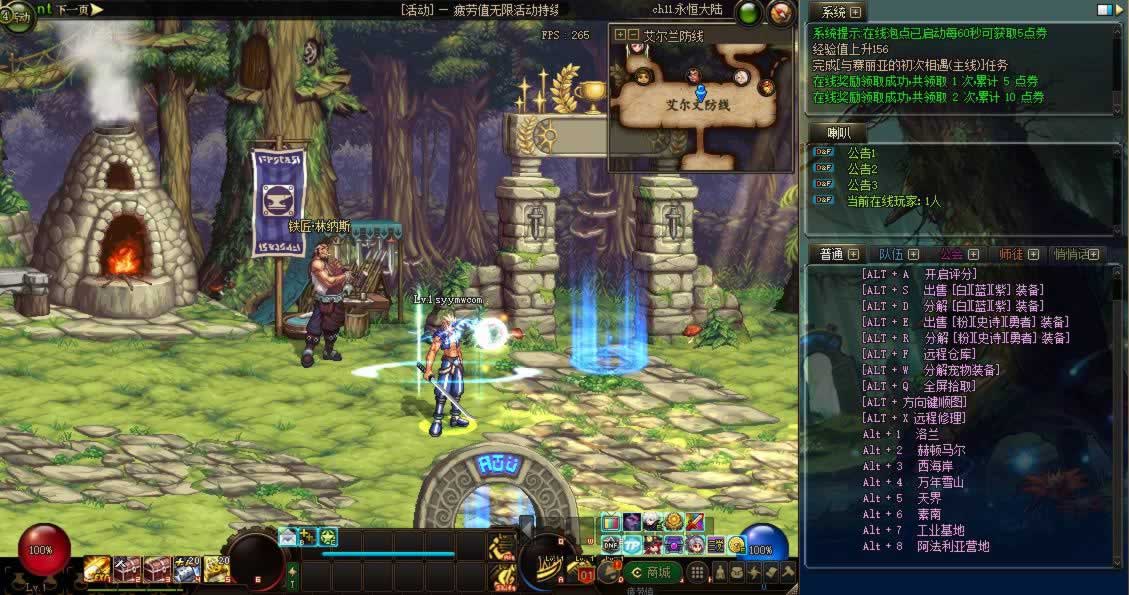Image resolution: width=1129 pixels, height=595 pixels.
Task: Click the green orb channel button
Action: (748, 13)
